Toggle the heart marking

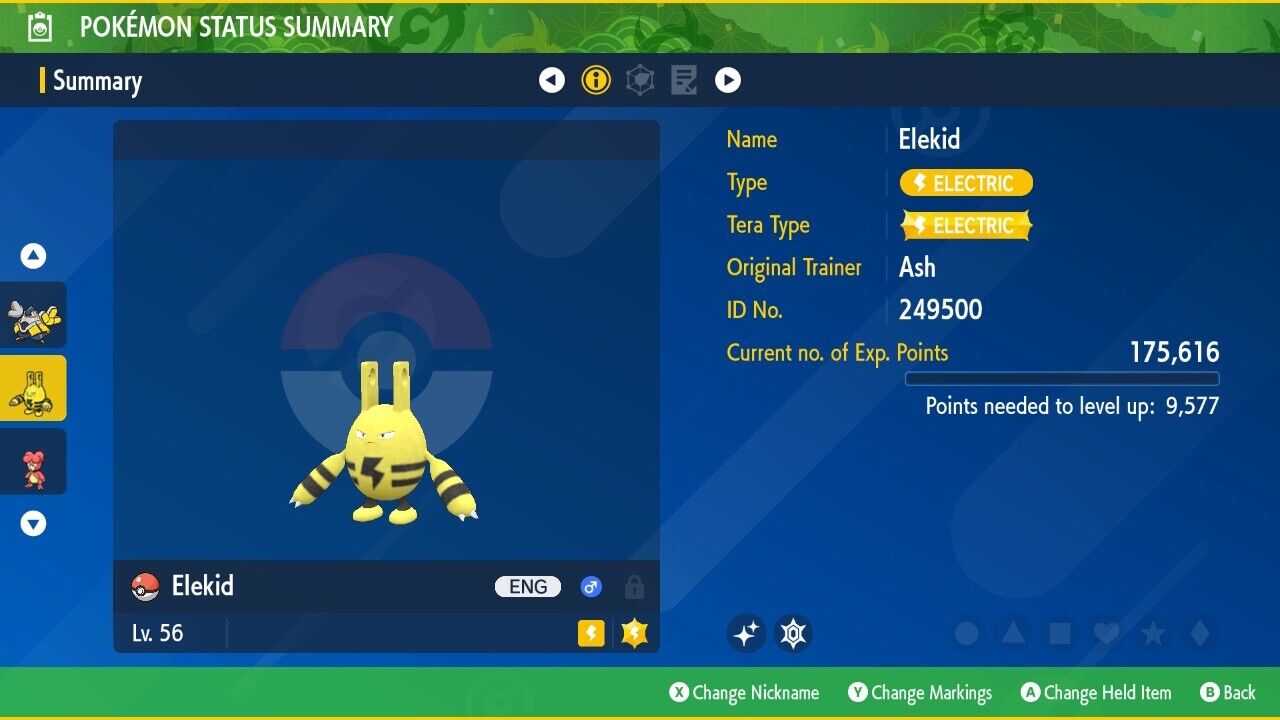[x=1106, y=633]
